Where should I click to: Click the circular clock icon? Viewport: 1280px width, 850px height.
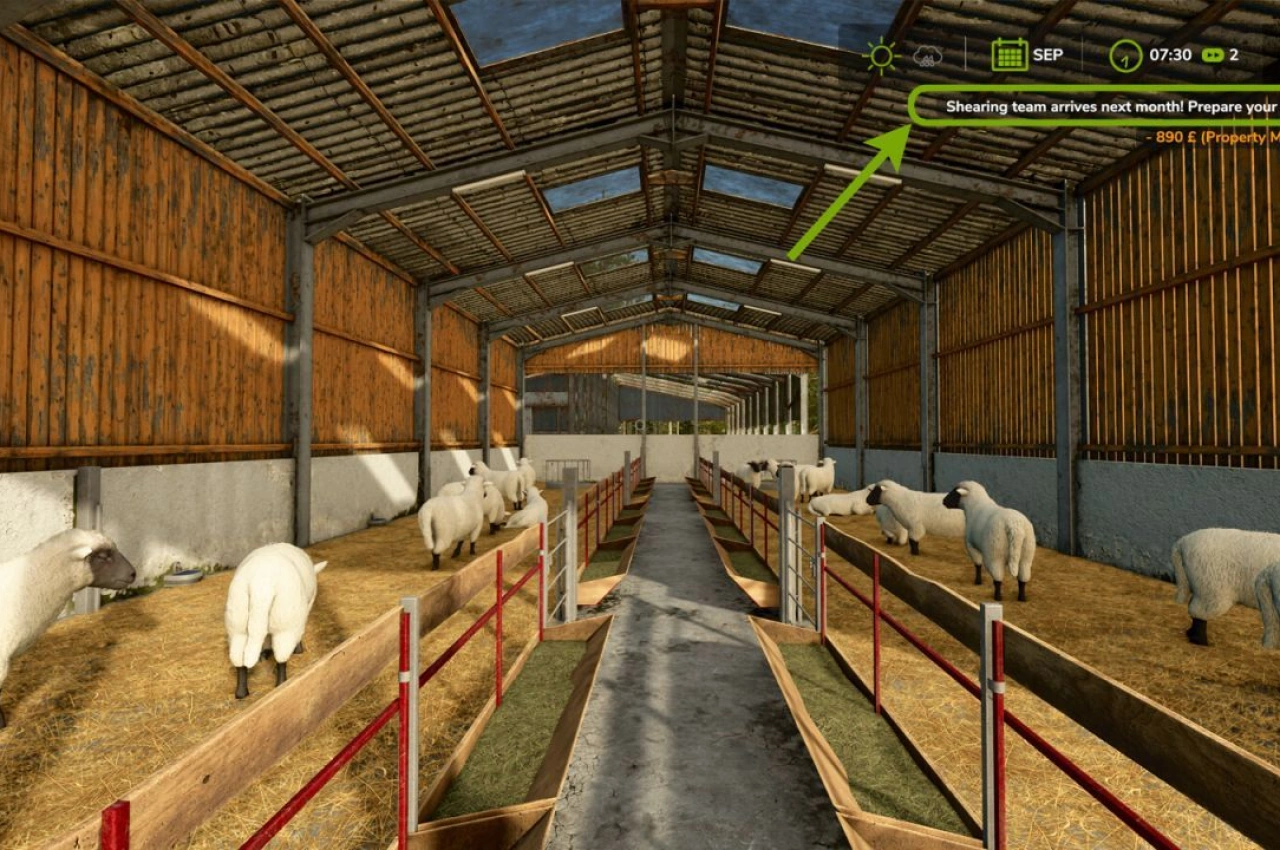[1125, 55]
